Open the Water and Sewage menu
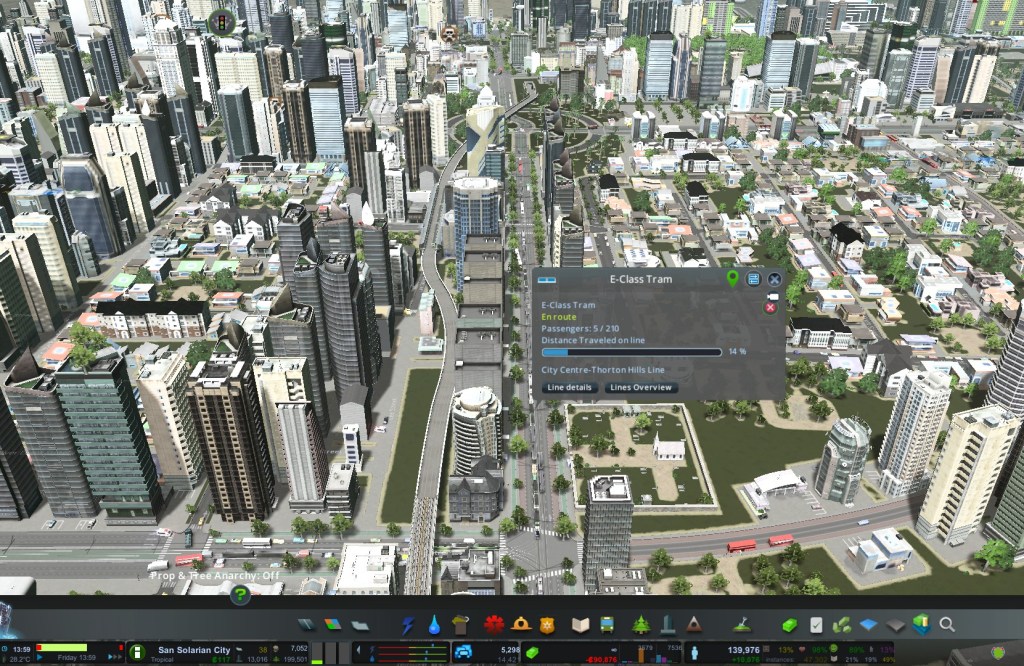The image size is (1024, 666). [x=434, y=625]
